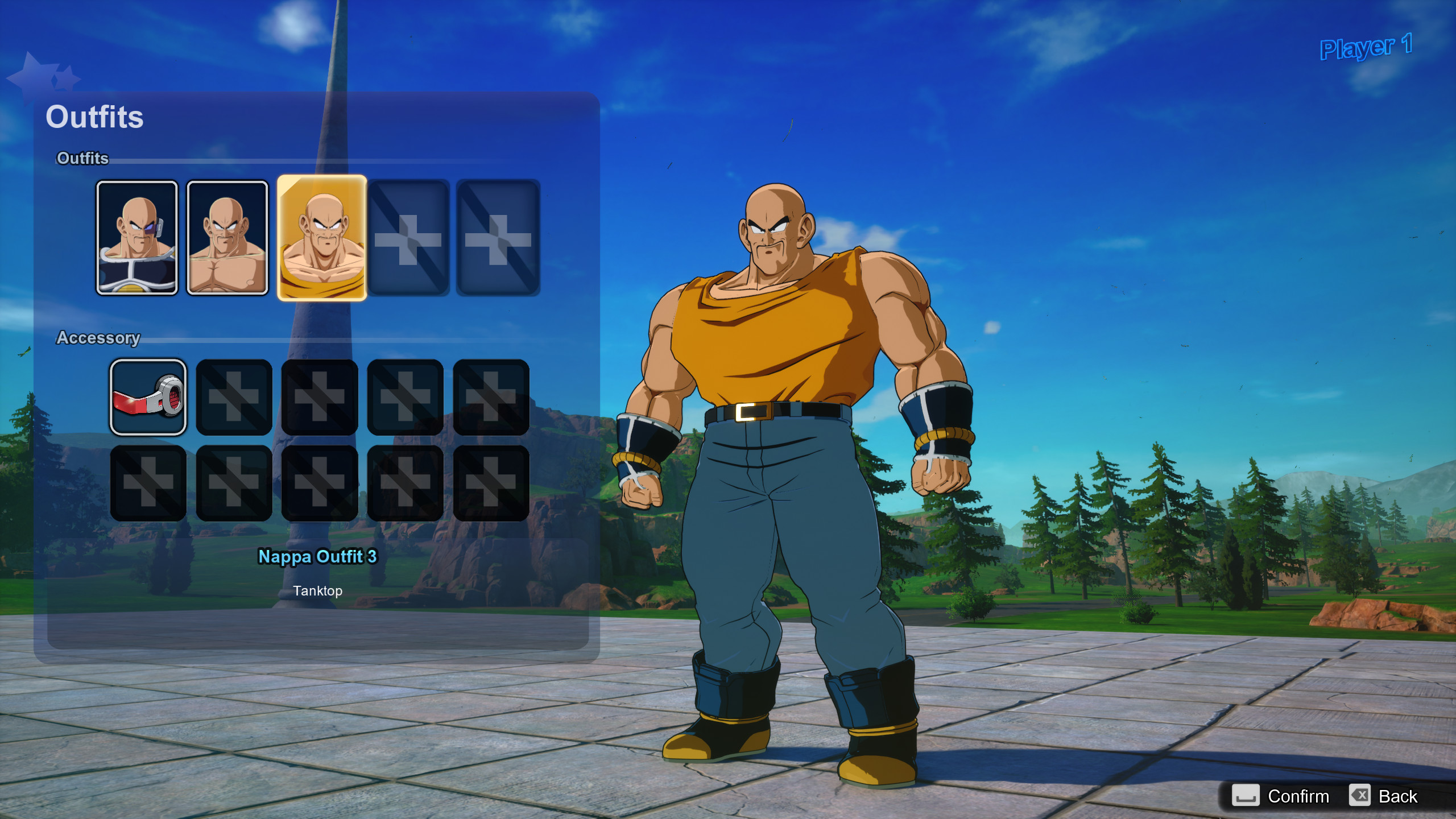Image resolution: width=1456 pixels, height=819 pixels.
Task: Click the Player 1 label
Action: pyautogui.click(x=1366, y=48)
